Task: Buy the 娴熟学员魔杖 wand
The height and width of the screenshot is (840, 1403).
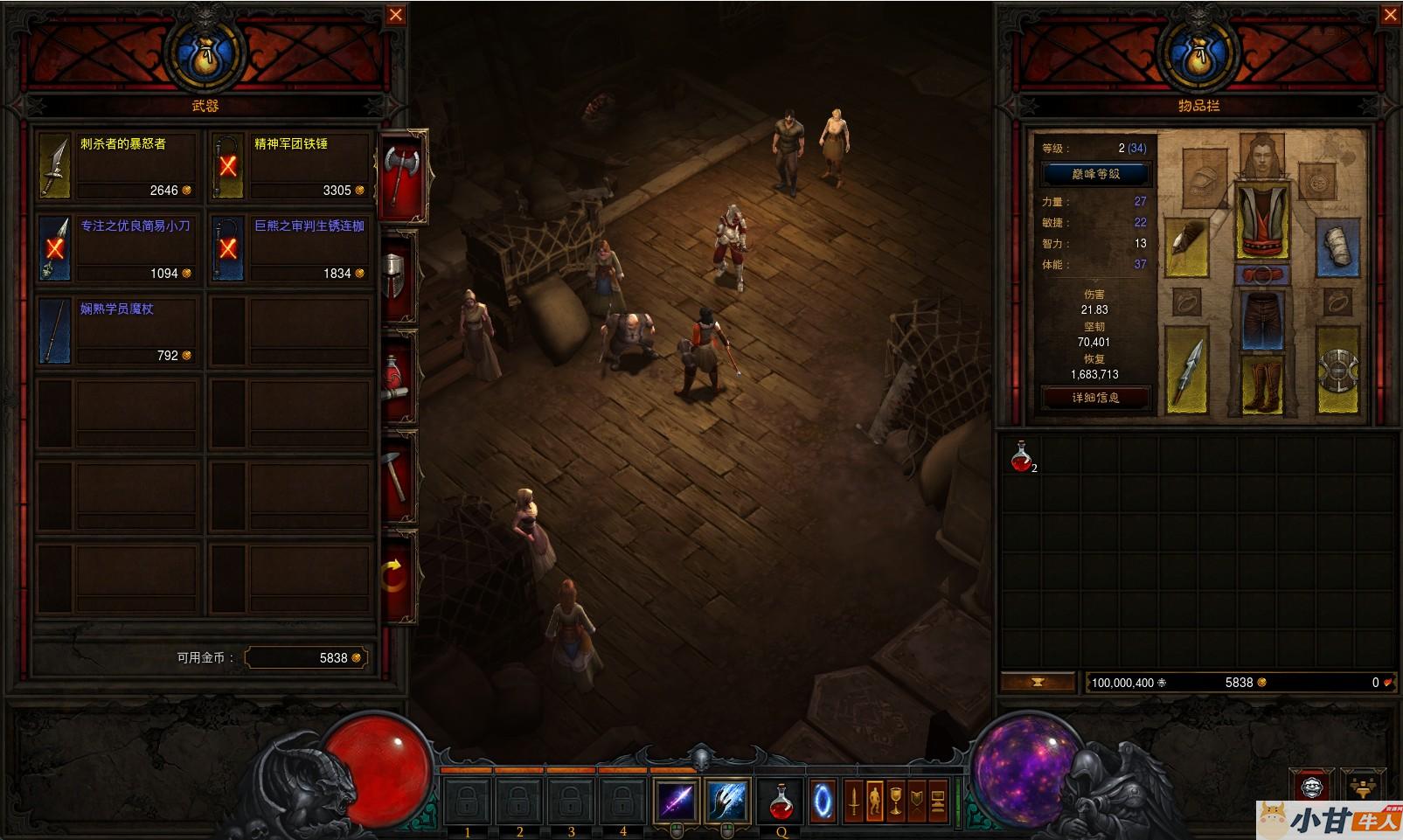Action: click(x=118, y=330)
